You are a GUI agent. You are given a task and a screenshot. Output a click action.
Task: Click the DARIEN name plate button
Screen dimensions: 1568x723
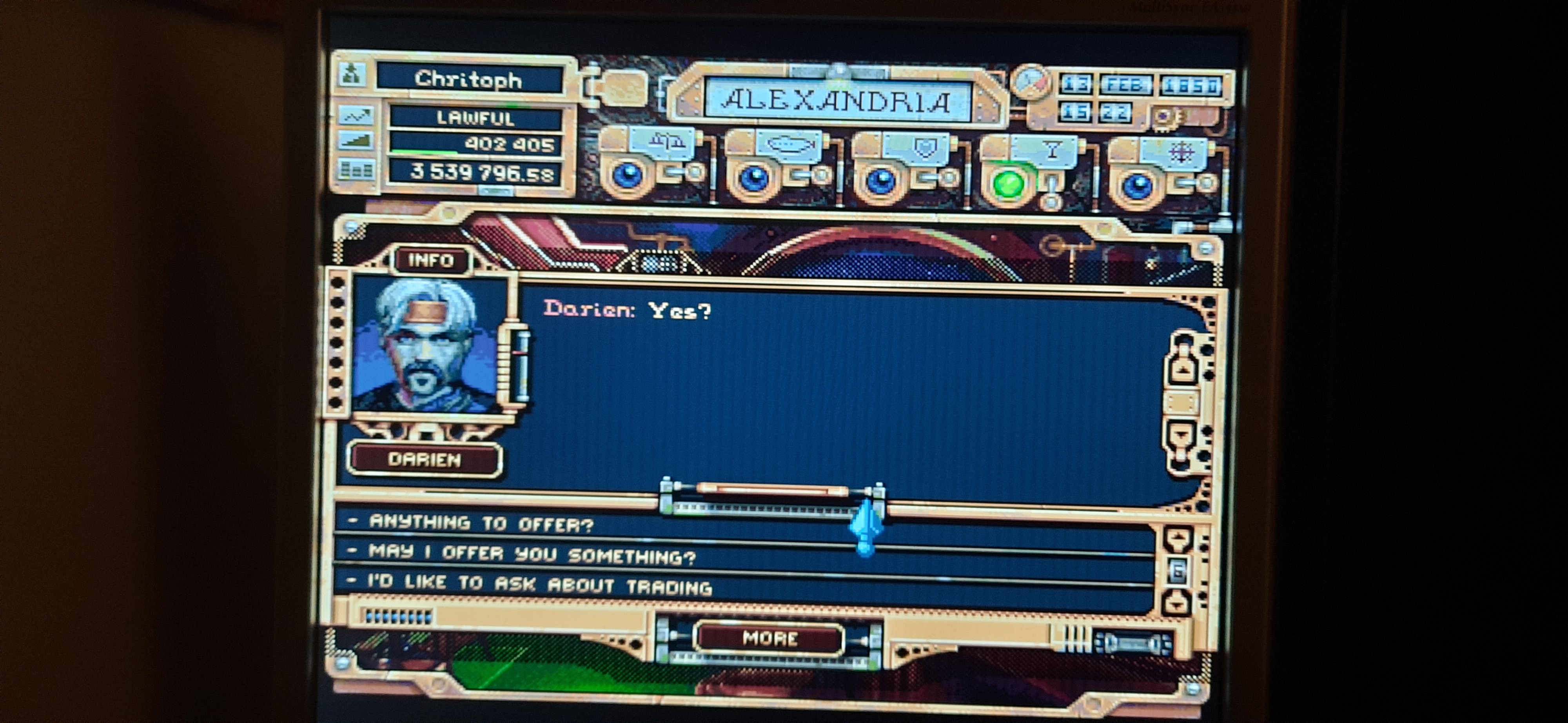click(424, 460)
